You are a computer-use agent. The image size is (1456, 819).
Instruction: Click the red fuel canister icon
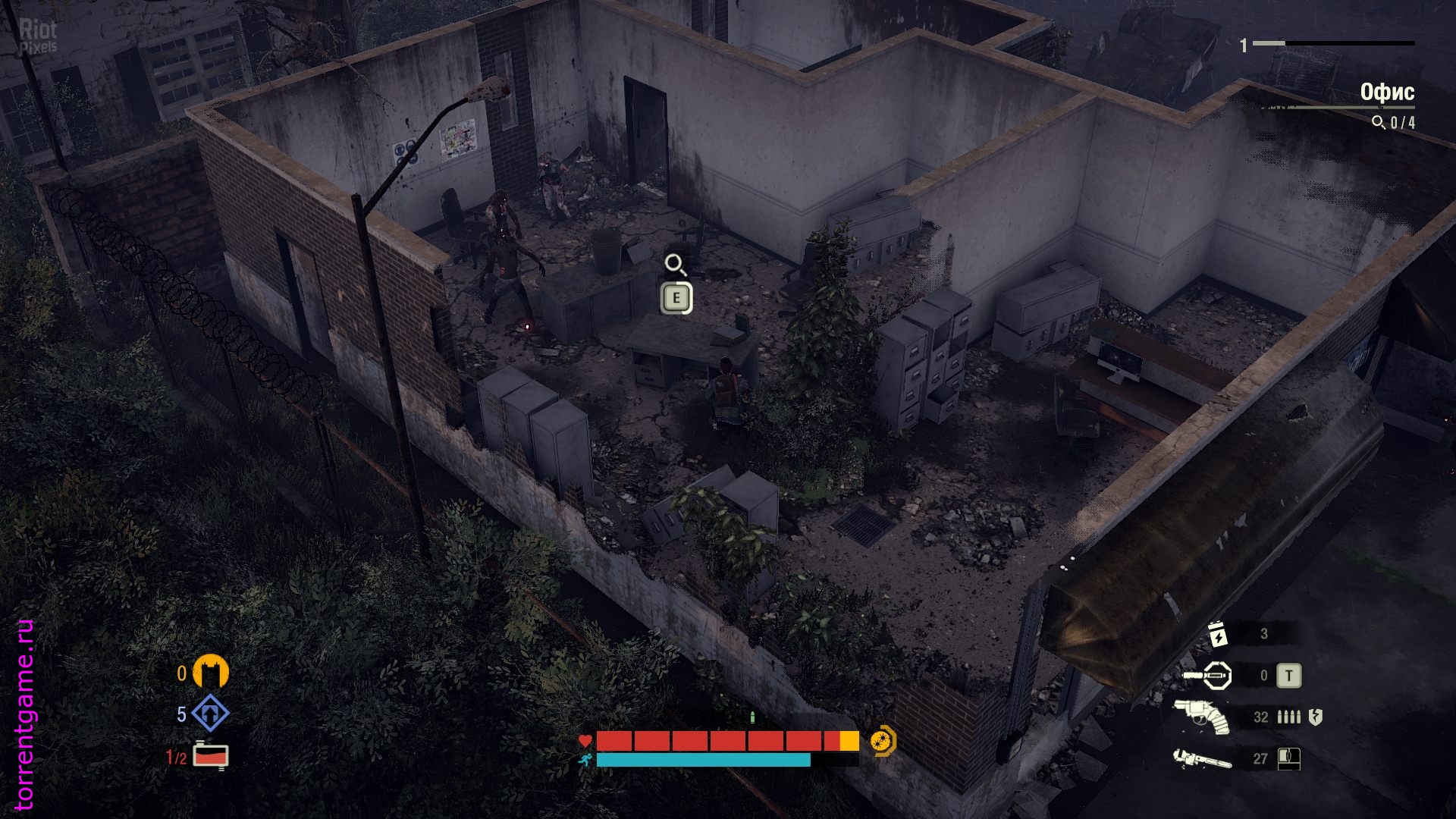(x=210, y=755)
